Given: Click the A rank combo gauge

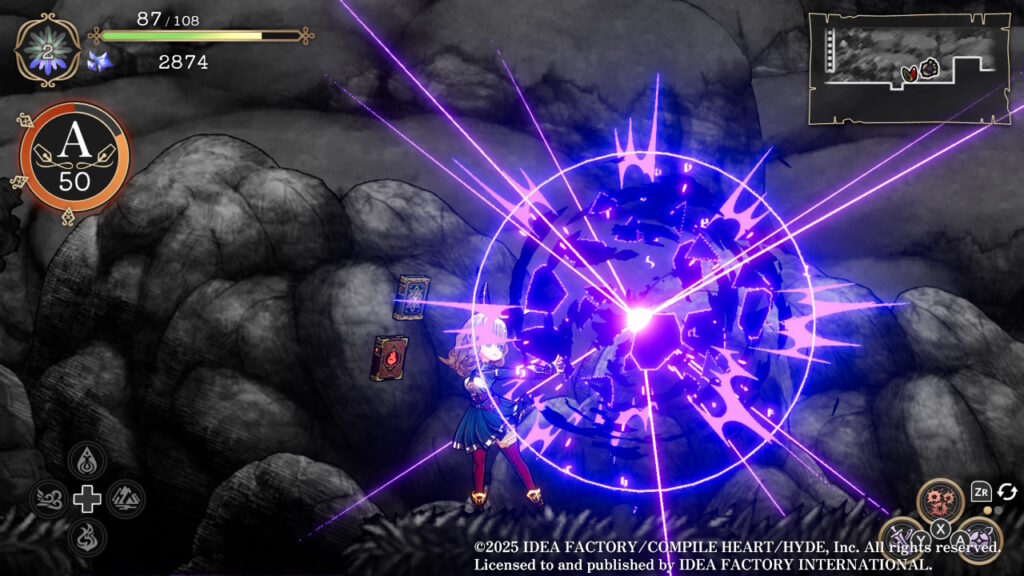Looking at the screenshot, I should coord(75,155).
